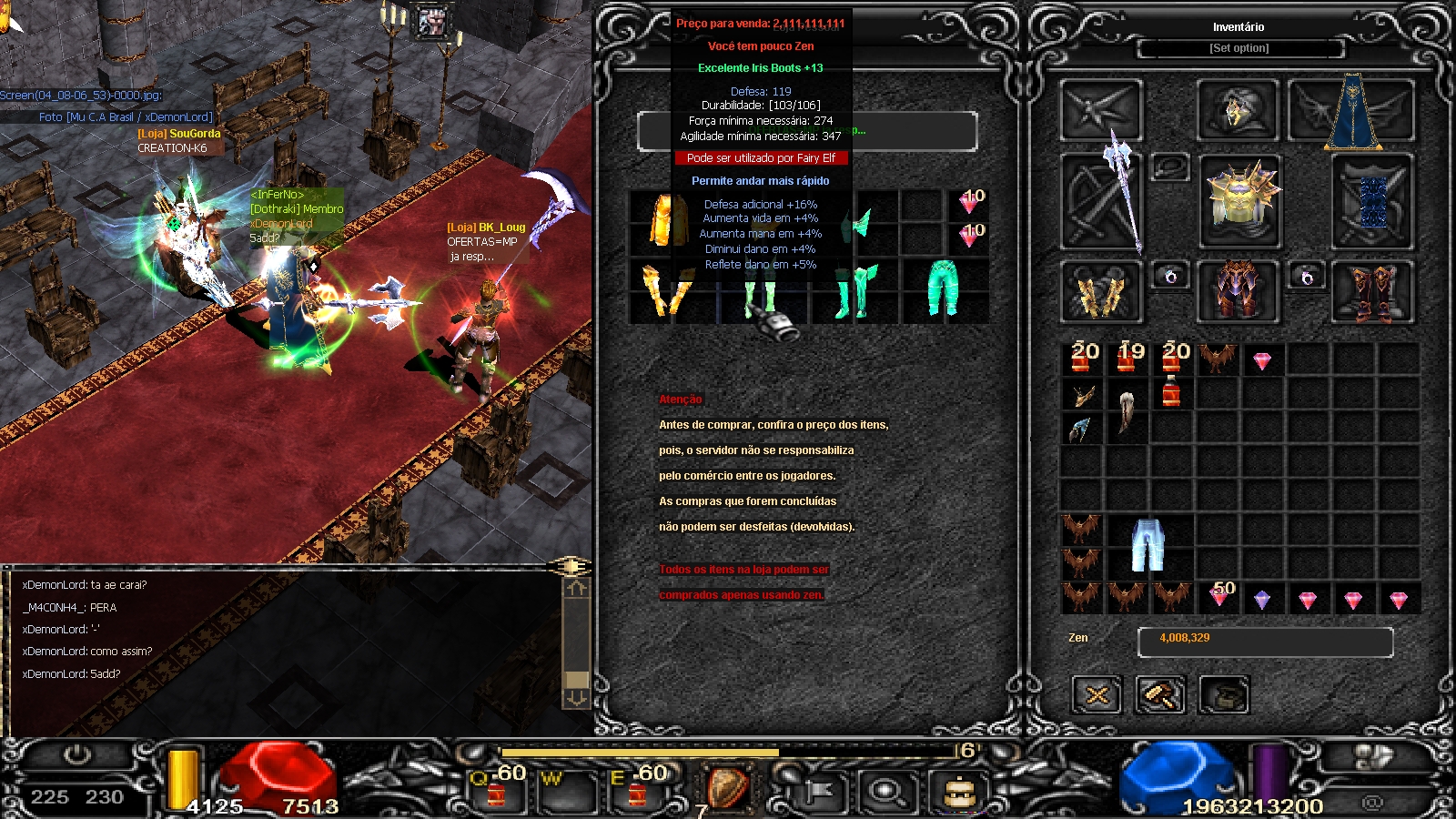Click the power button on bottom-left HUD
Image resolution: width=1456 pixels, height=819 pixels.
77,755
